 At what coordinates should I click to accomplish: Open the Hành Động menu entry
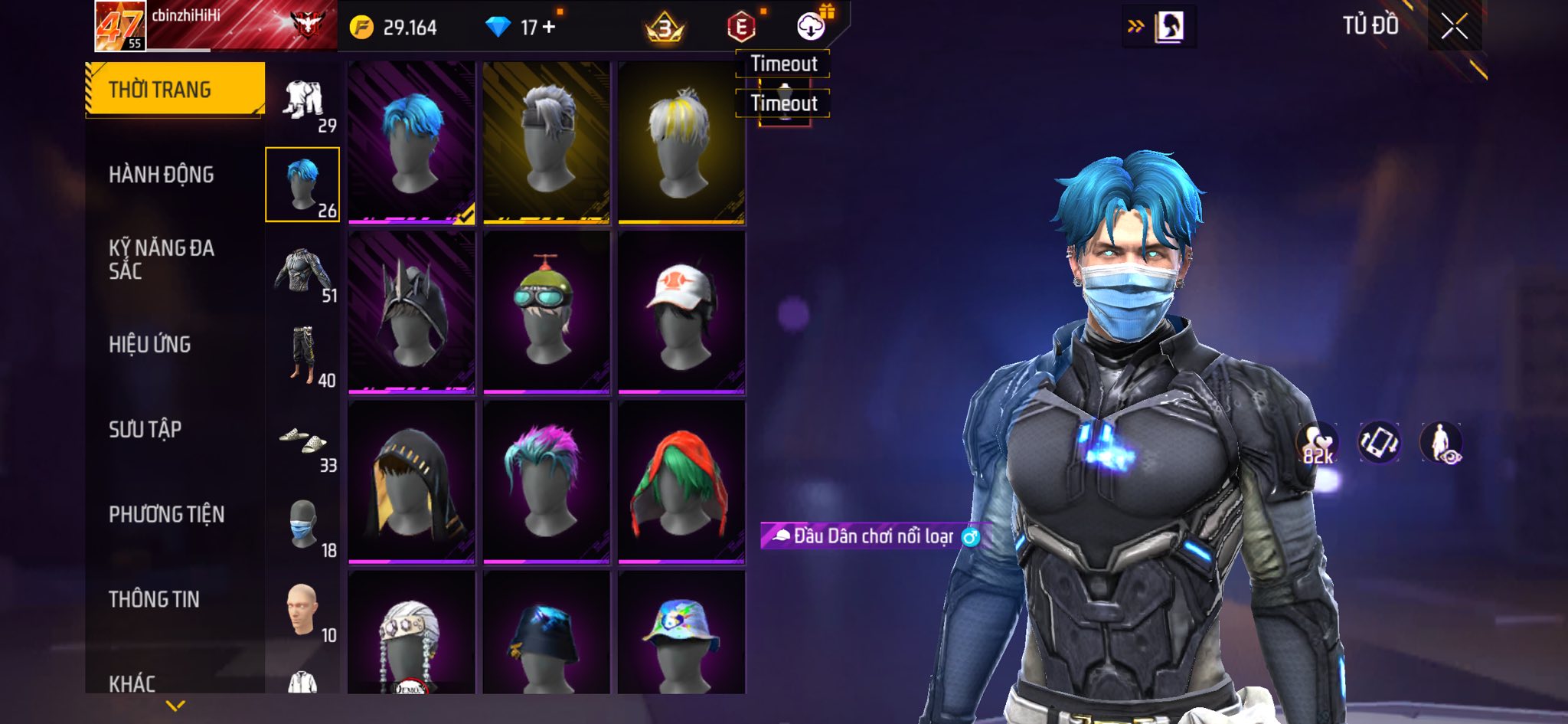tap(162, 175)
